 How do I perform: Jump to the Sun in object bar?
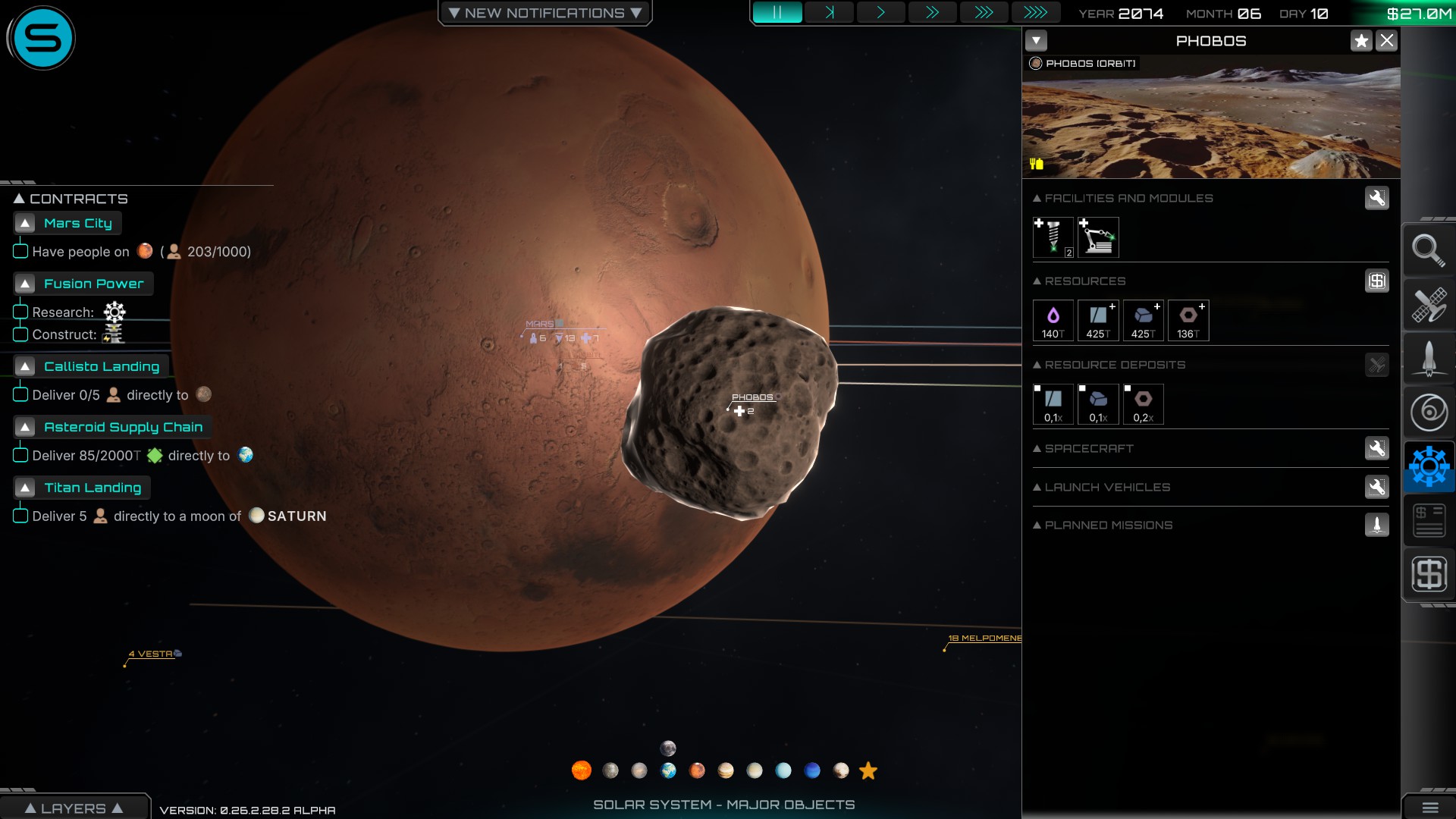581,770
